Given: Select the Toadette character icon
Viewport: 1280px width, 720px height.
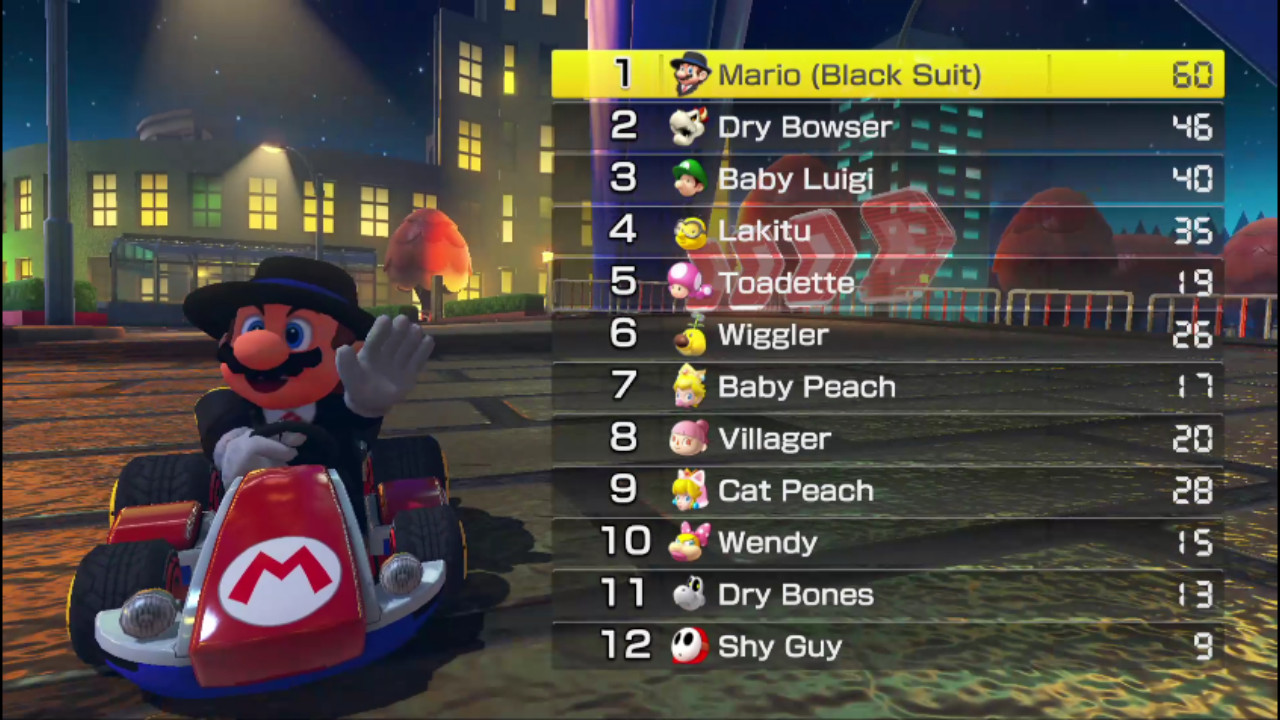Looking at the screenshot, I should coord(690,283).
